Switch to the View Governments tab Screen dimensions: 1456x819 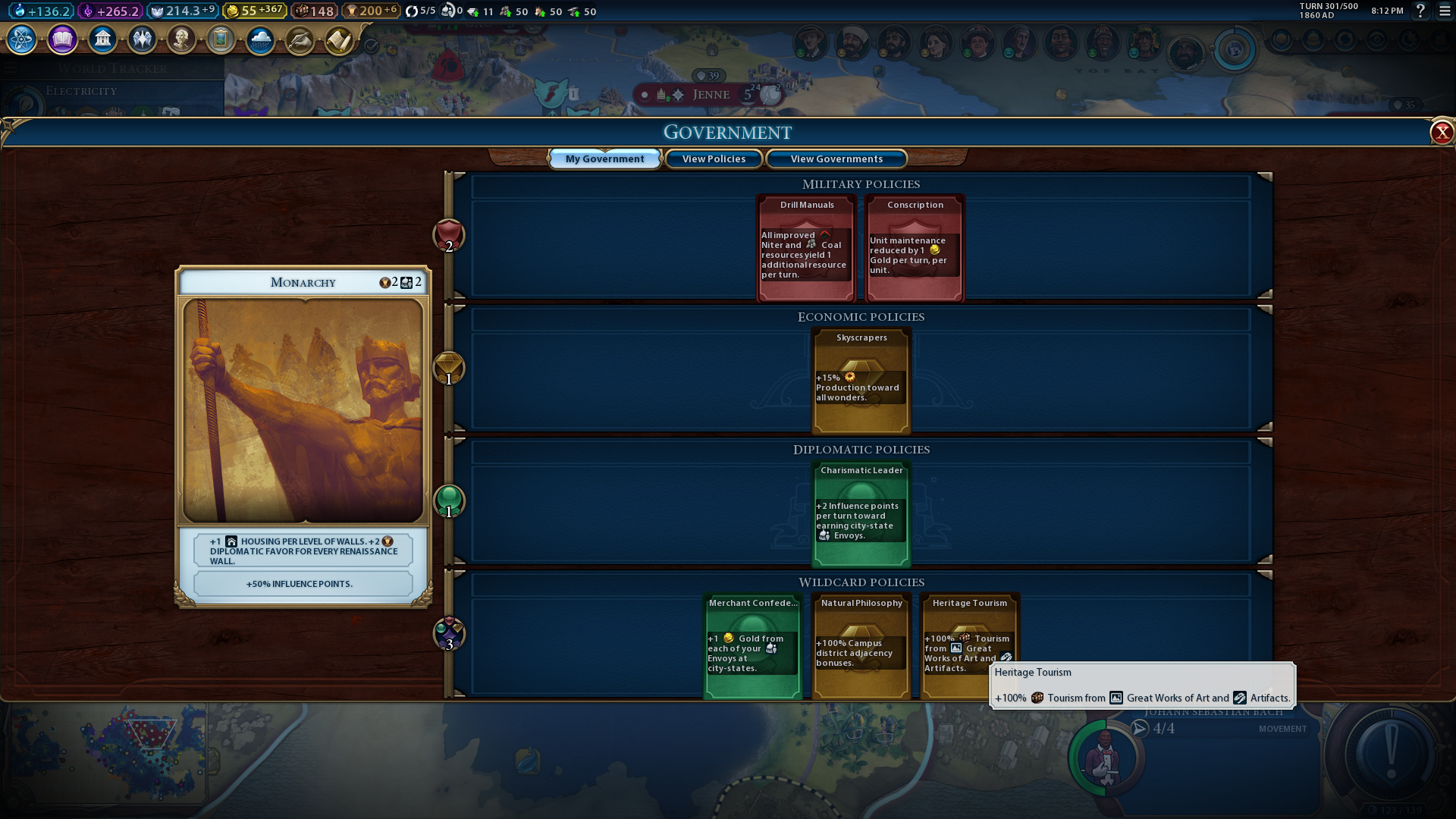(836, 158)
